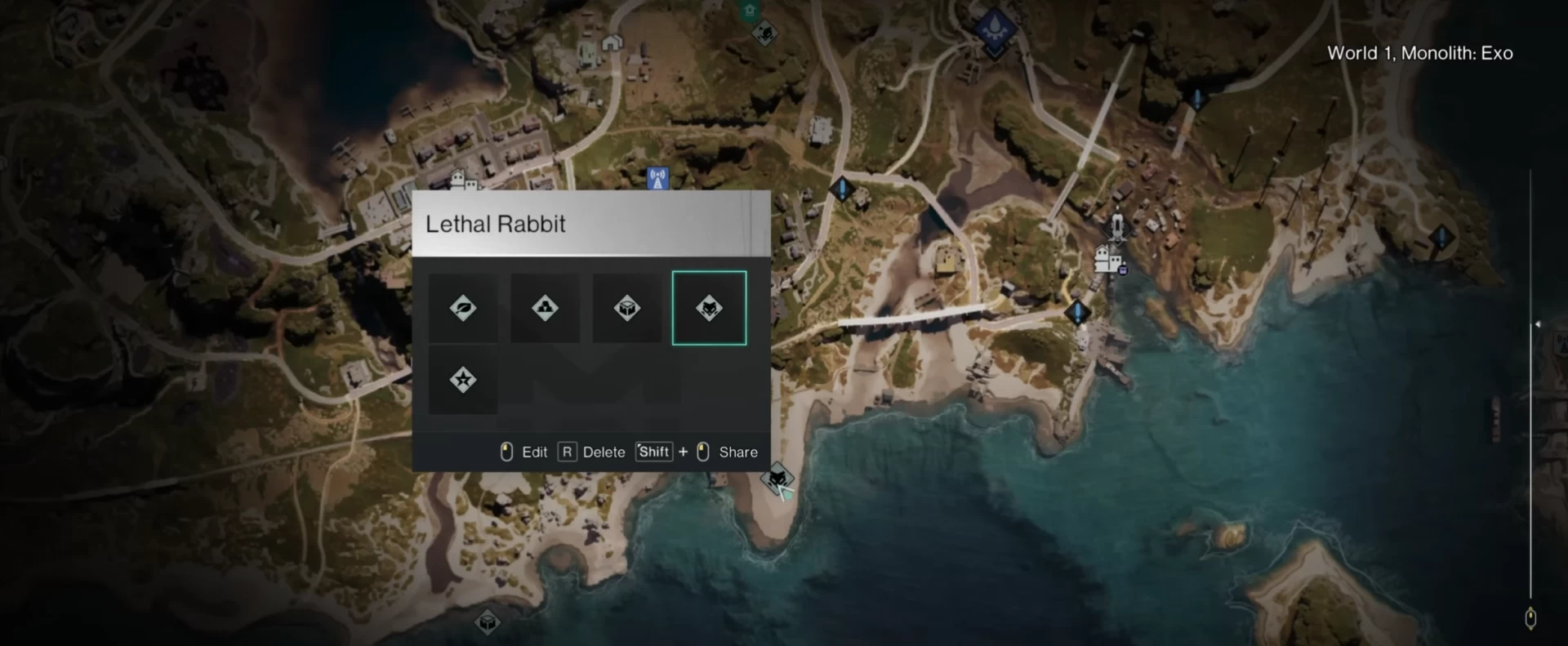Select the highlighted wolf head marker icon
Screen dimensions: 1568x646
pos(709,308)
